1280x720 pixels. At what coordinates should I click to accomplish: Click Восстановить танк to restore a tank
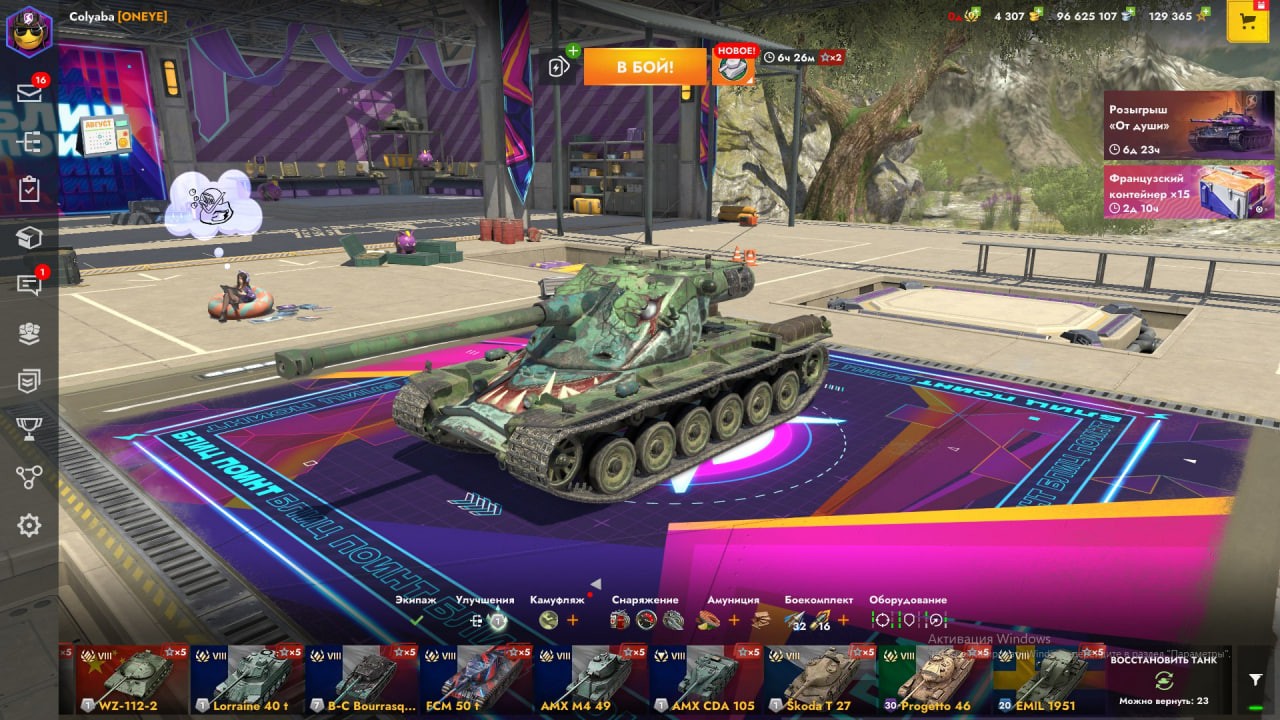(1163, 679)
